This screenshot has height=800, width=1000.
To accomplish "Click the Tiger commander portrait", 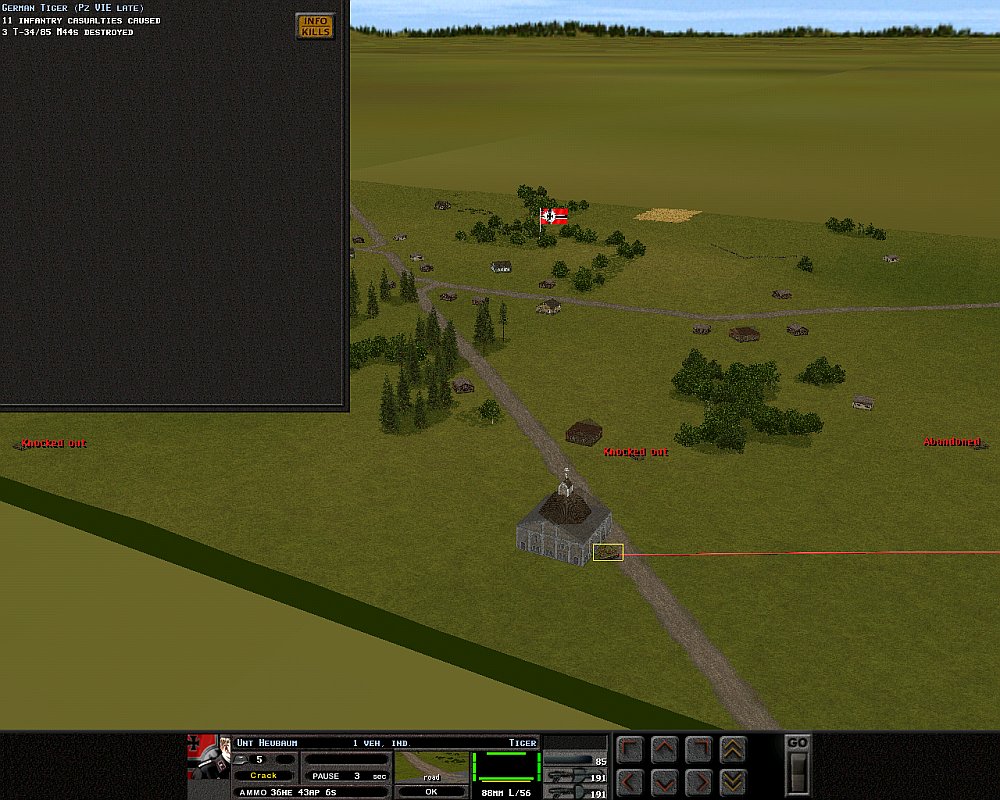I will 210,757.
